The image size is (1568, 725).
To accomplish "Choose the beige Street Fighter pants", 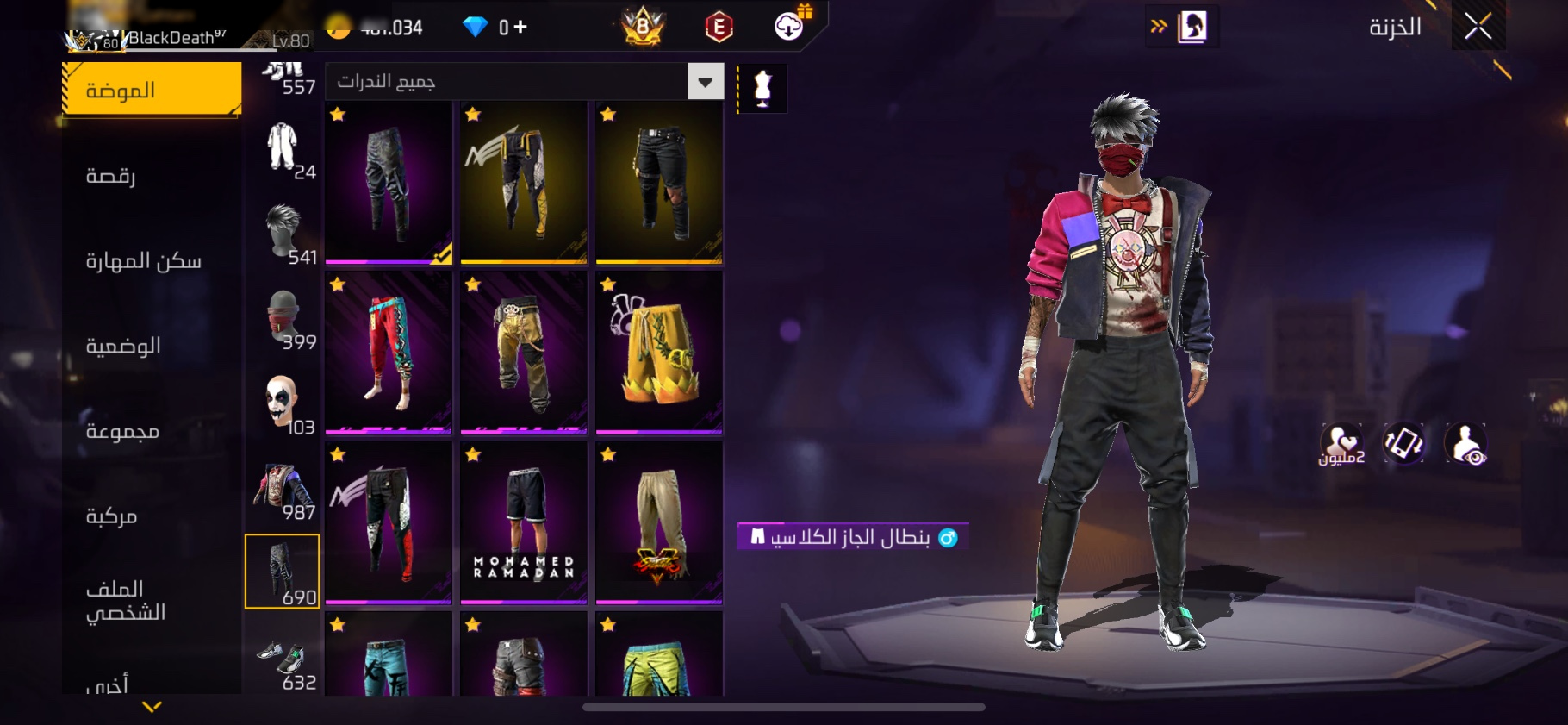I will [x=659, y=522].
